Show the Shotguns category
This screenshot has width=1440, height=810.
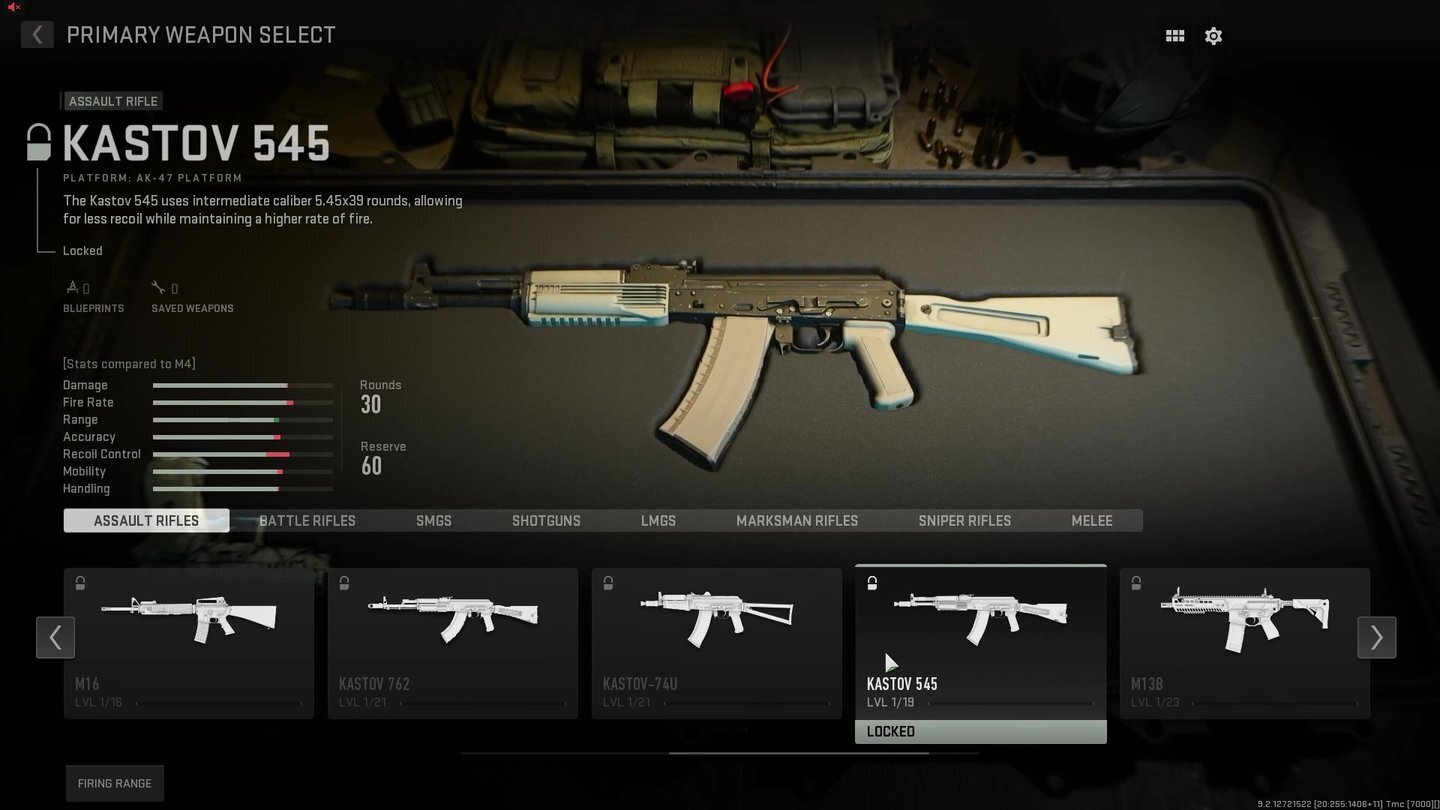pos(546,521)
